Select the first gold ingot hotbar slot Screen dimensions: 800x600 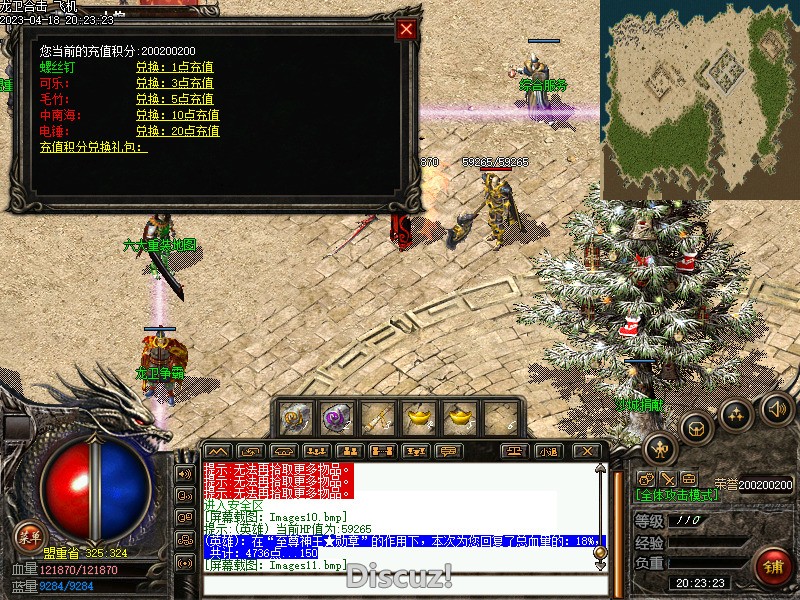click(417, 416)
